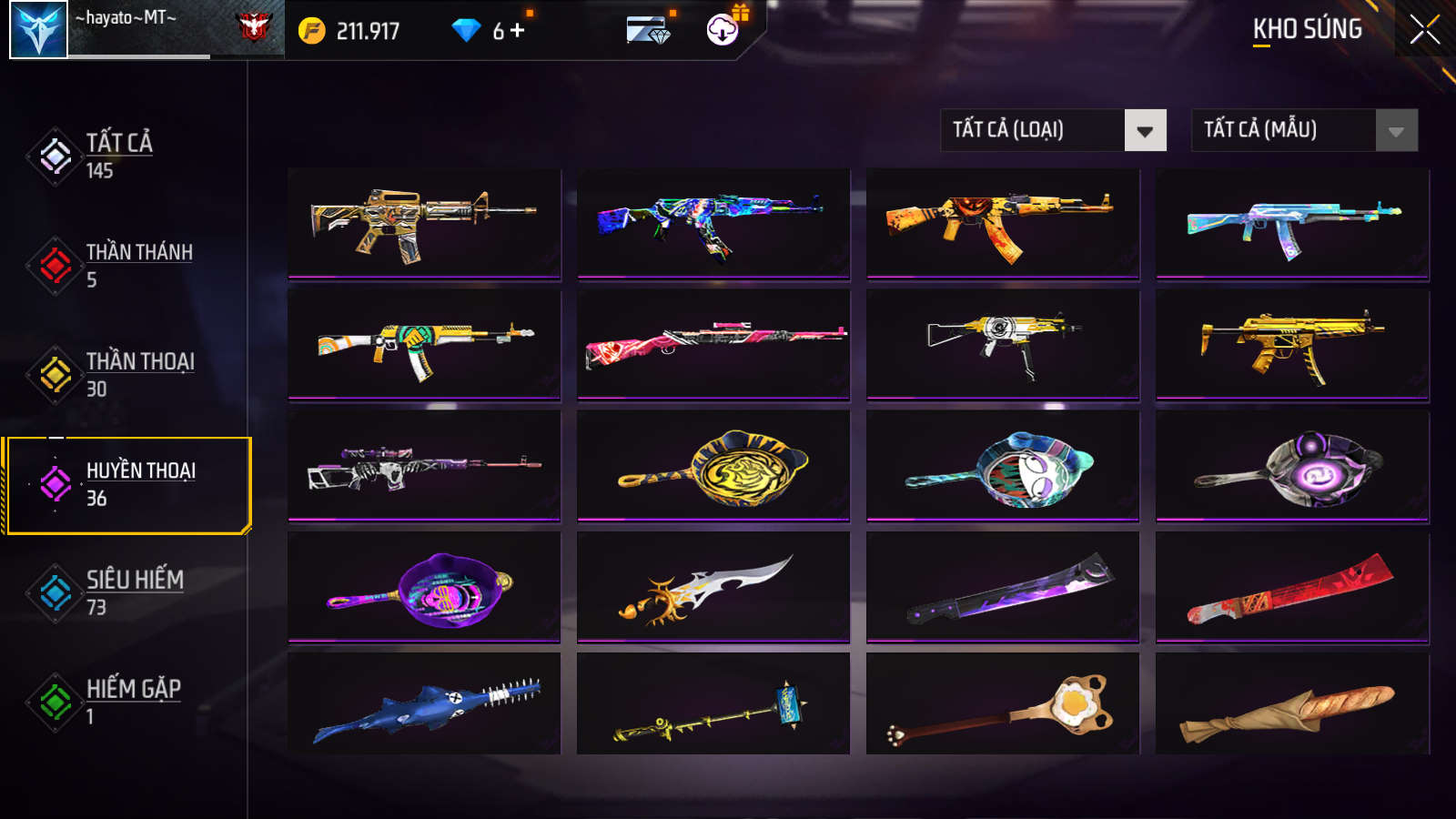This screenshot has width=1456, height=819.
Task: Pick the red machete skin
Action: [1292, 587]
